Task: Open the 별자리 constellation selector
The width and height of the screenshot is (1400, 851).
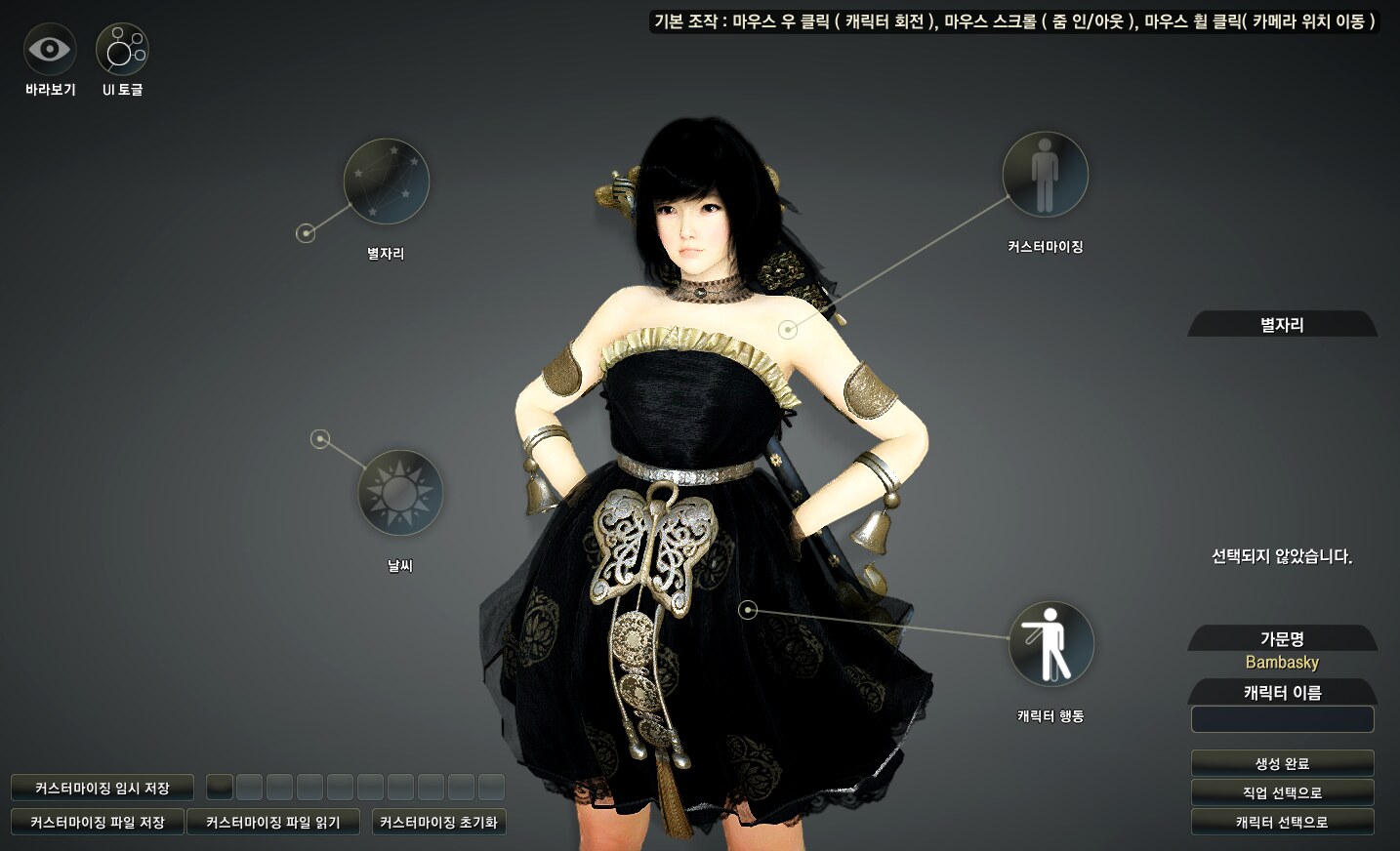Action: [x=387, y=182]
